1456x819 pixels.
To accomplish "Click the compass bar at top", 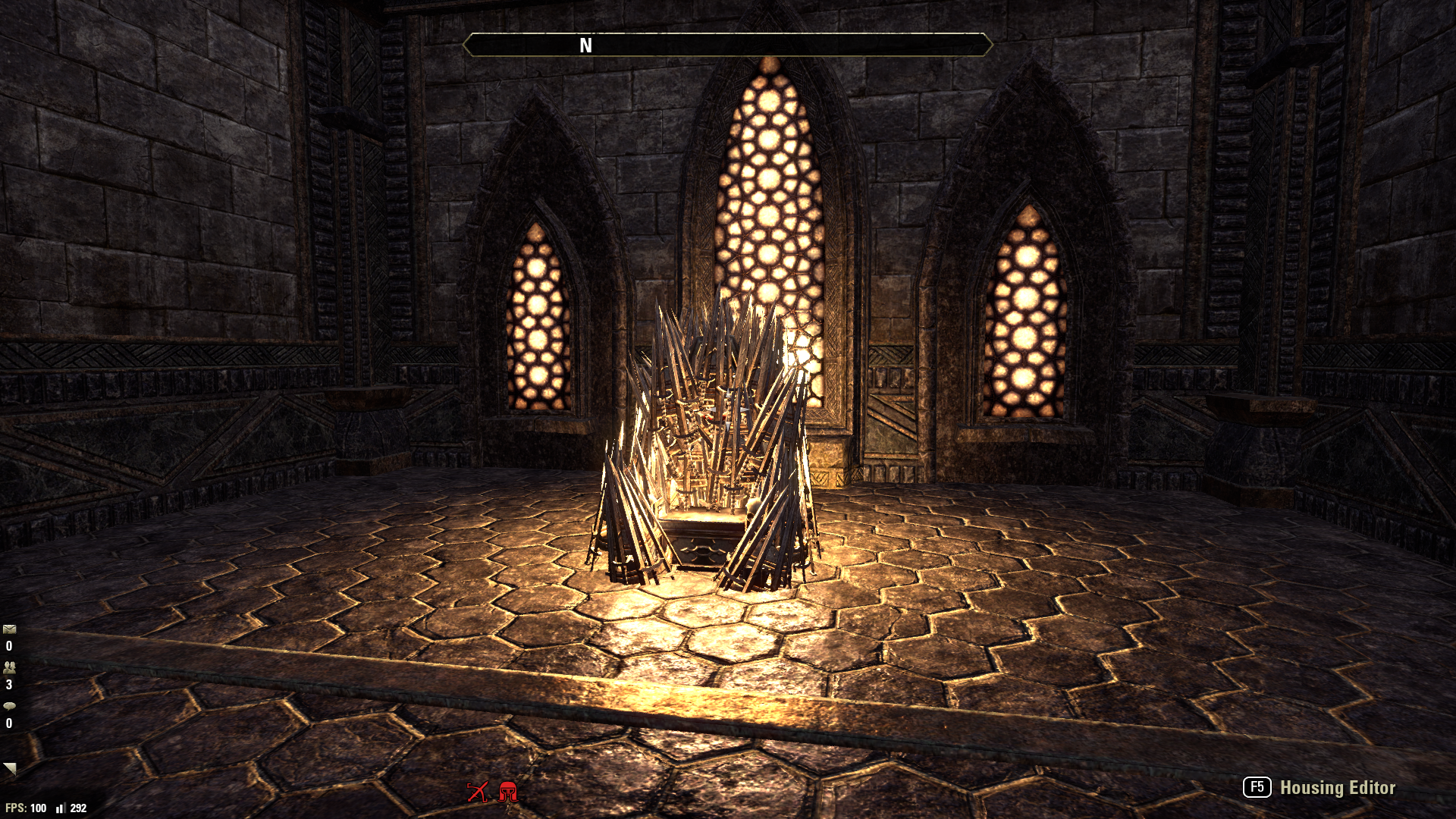I will pos(728,45).
